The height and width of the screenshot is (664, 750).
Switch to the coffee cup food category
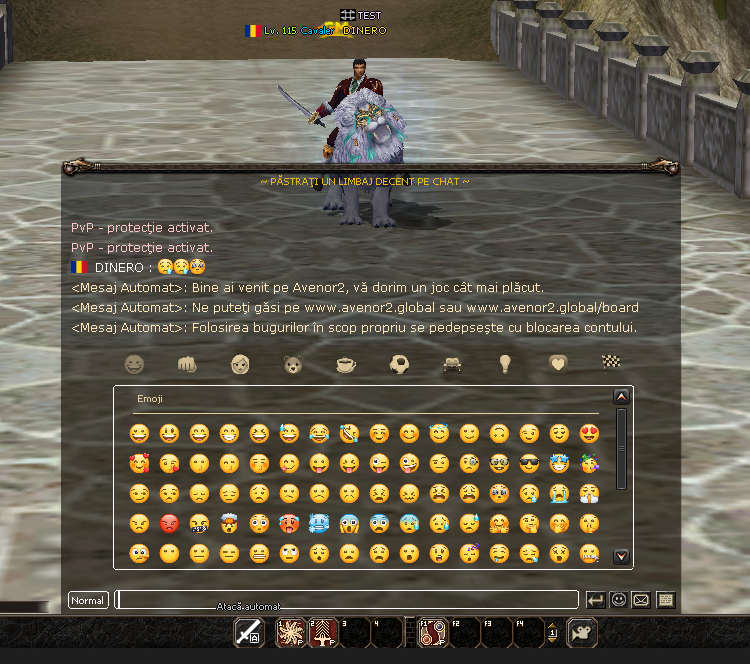tap(345, 364)
